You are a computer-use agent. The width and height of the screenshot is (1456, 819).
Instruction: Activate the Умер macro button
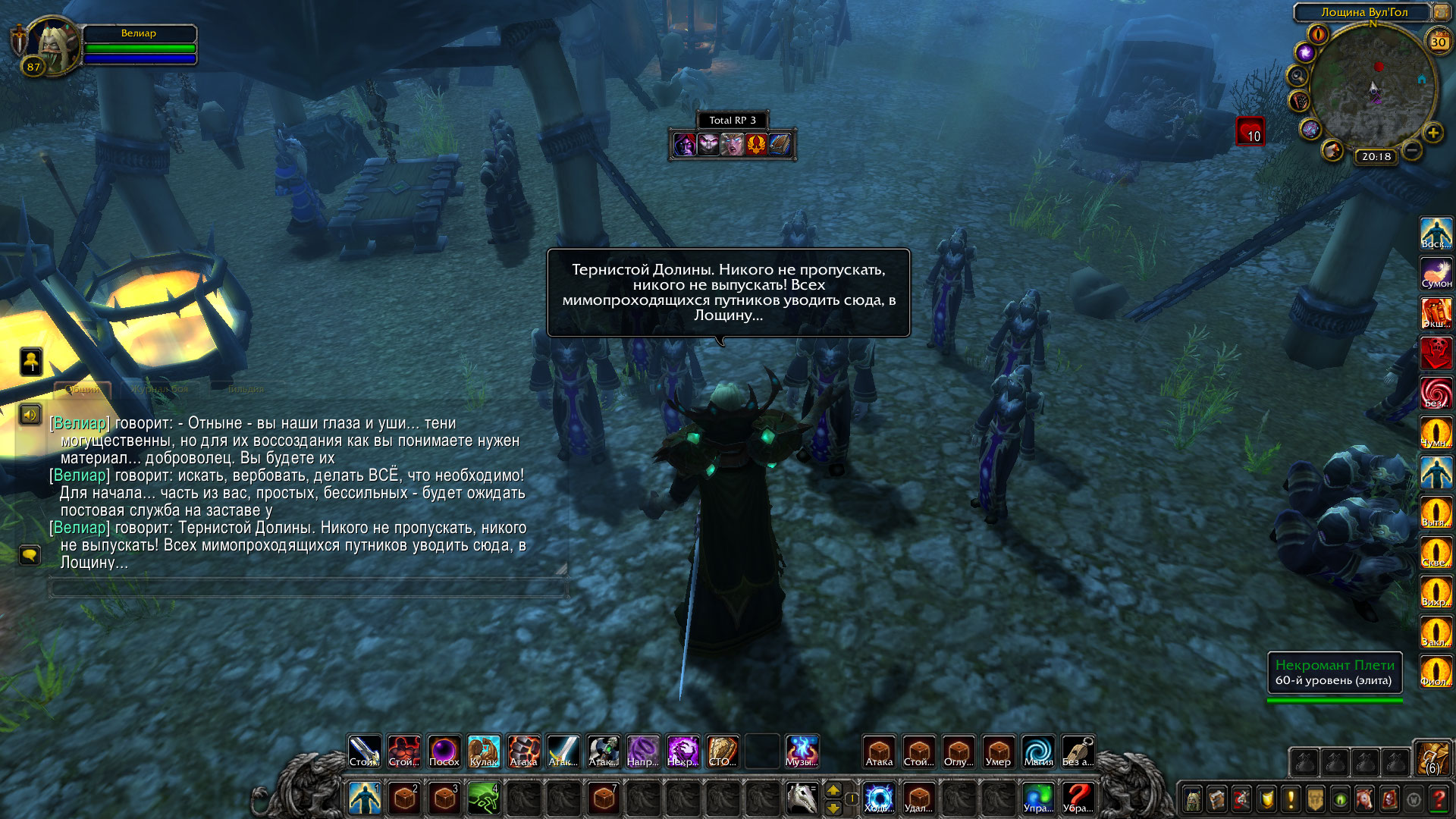[998, 752]
